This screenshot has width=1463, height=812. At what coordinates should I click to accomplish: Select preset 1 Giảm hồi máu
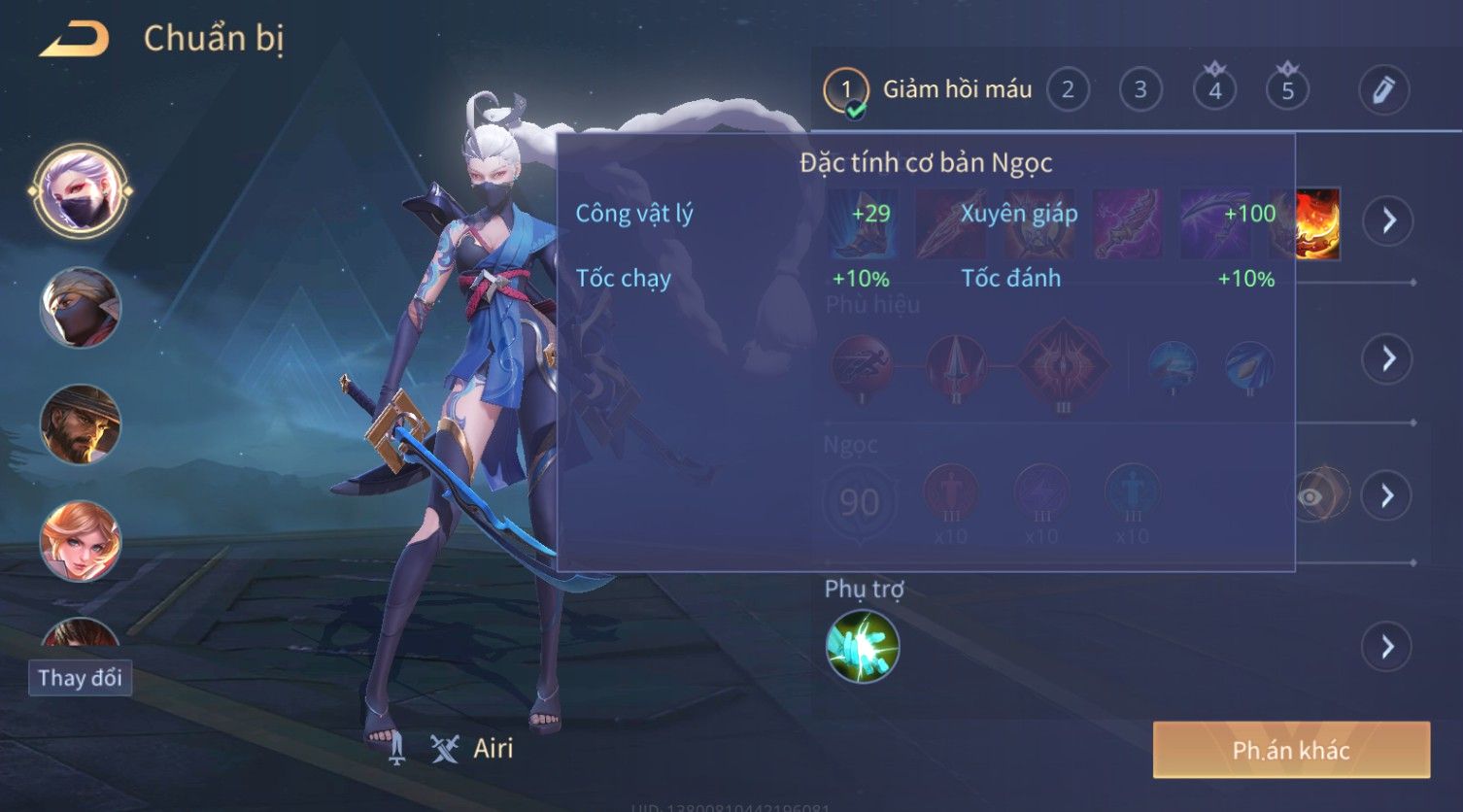point(846,90)
